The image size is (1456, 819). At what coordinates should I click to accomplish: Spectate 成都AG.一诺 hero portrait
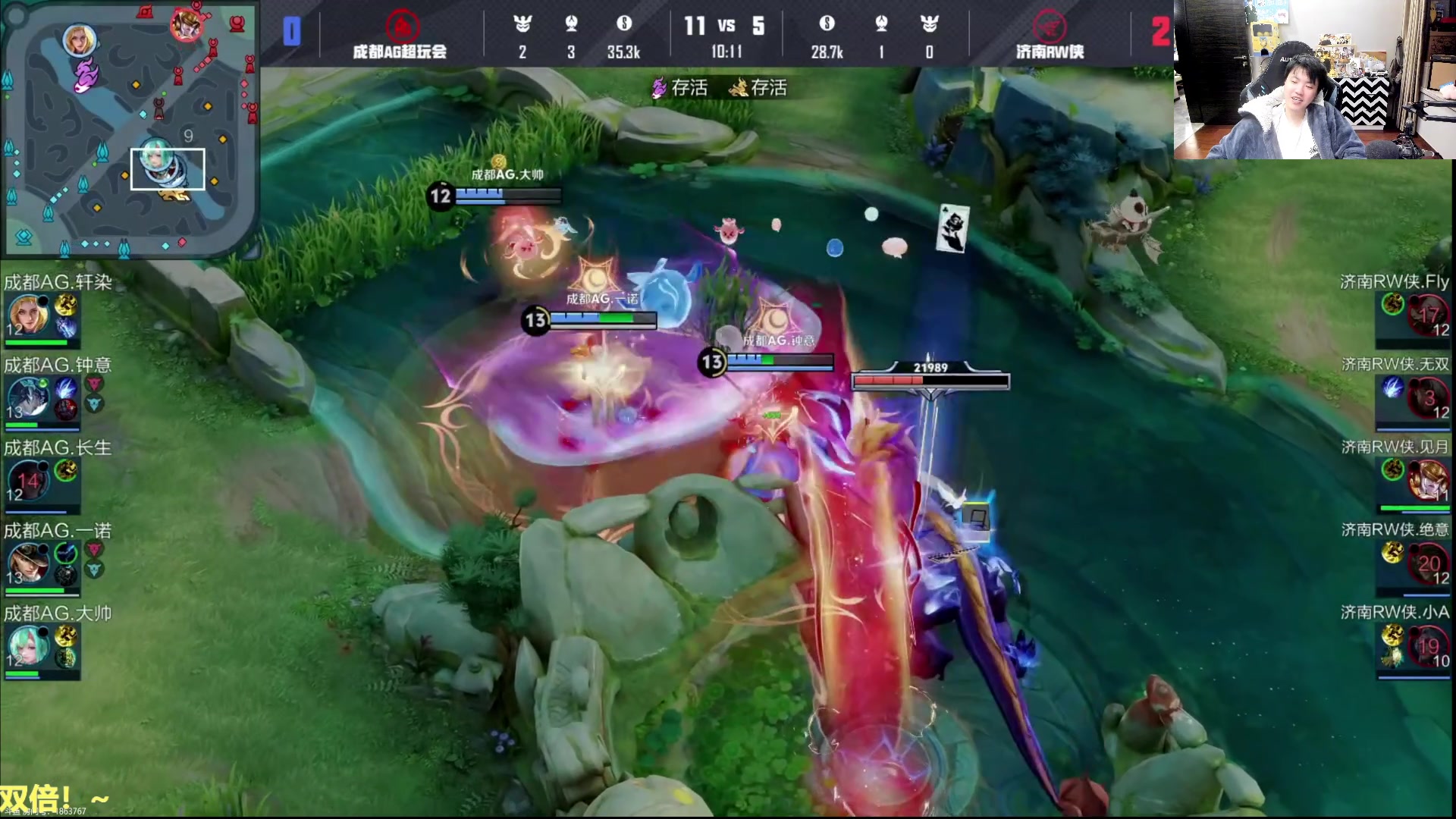[x=28, y=563]
